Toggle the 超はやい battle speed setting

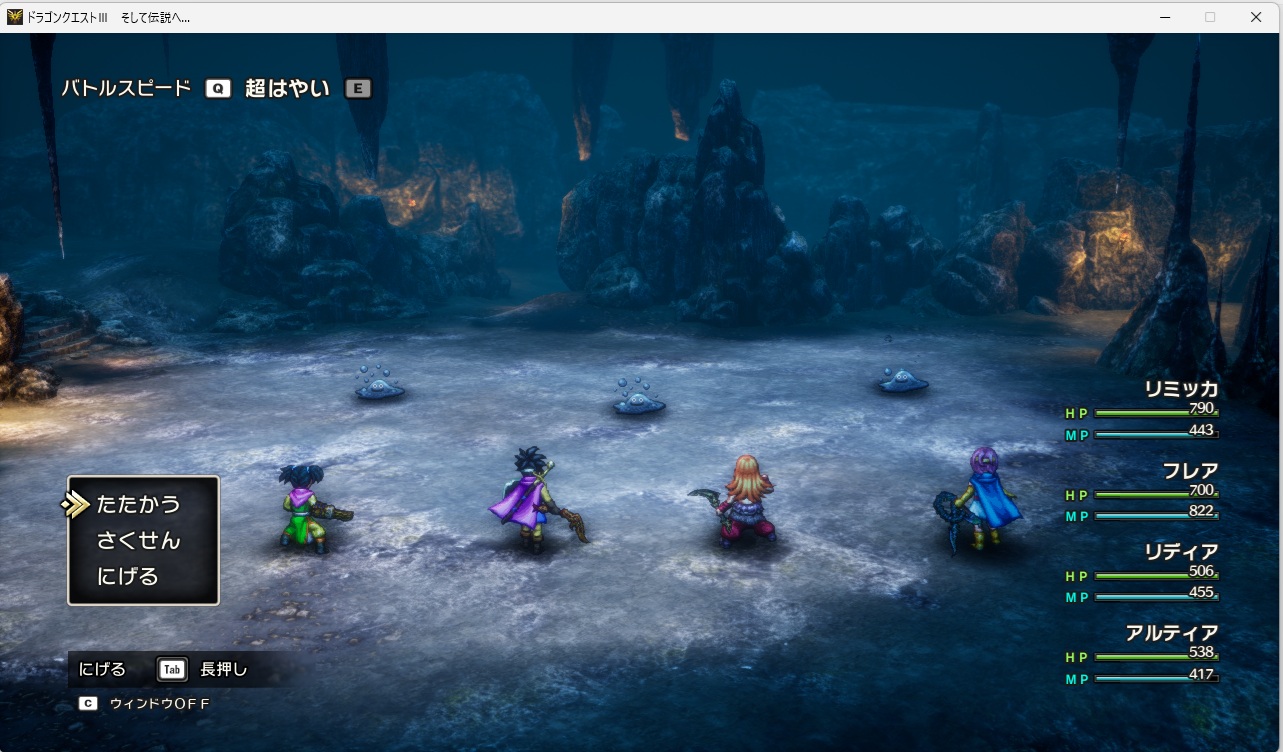click(x=288, y=88)
